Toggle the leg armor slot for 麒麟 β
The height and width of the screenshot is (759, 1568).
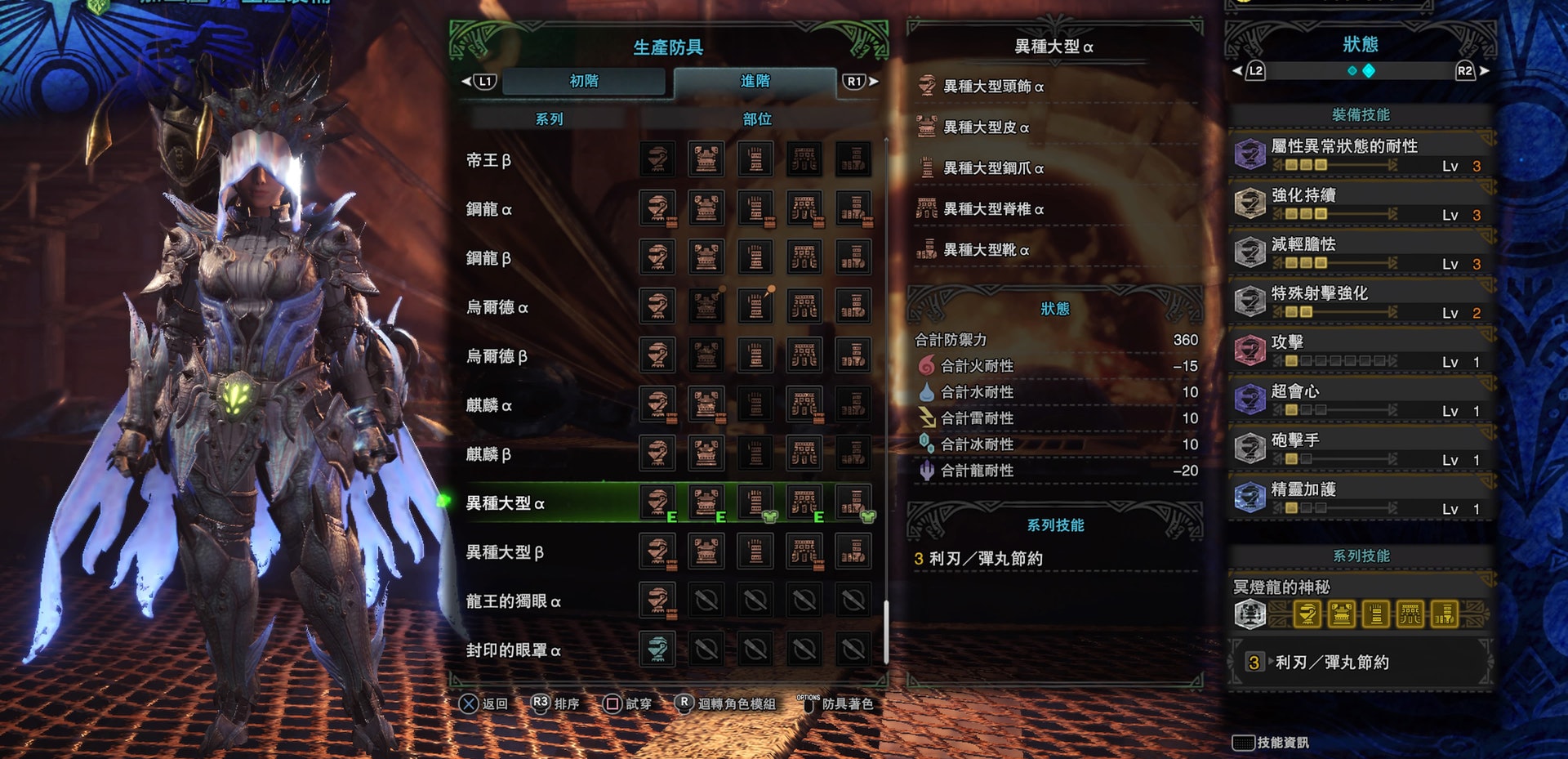pyautogui.click(x=853, y=453)
